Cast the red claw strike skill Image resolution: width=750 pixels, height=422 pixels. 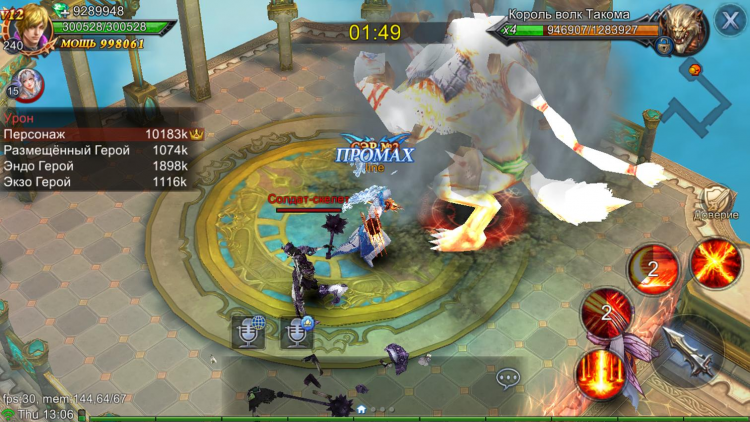pyautogui.click(x=606, y=311)
